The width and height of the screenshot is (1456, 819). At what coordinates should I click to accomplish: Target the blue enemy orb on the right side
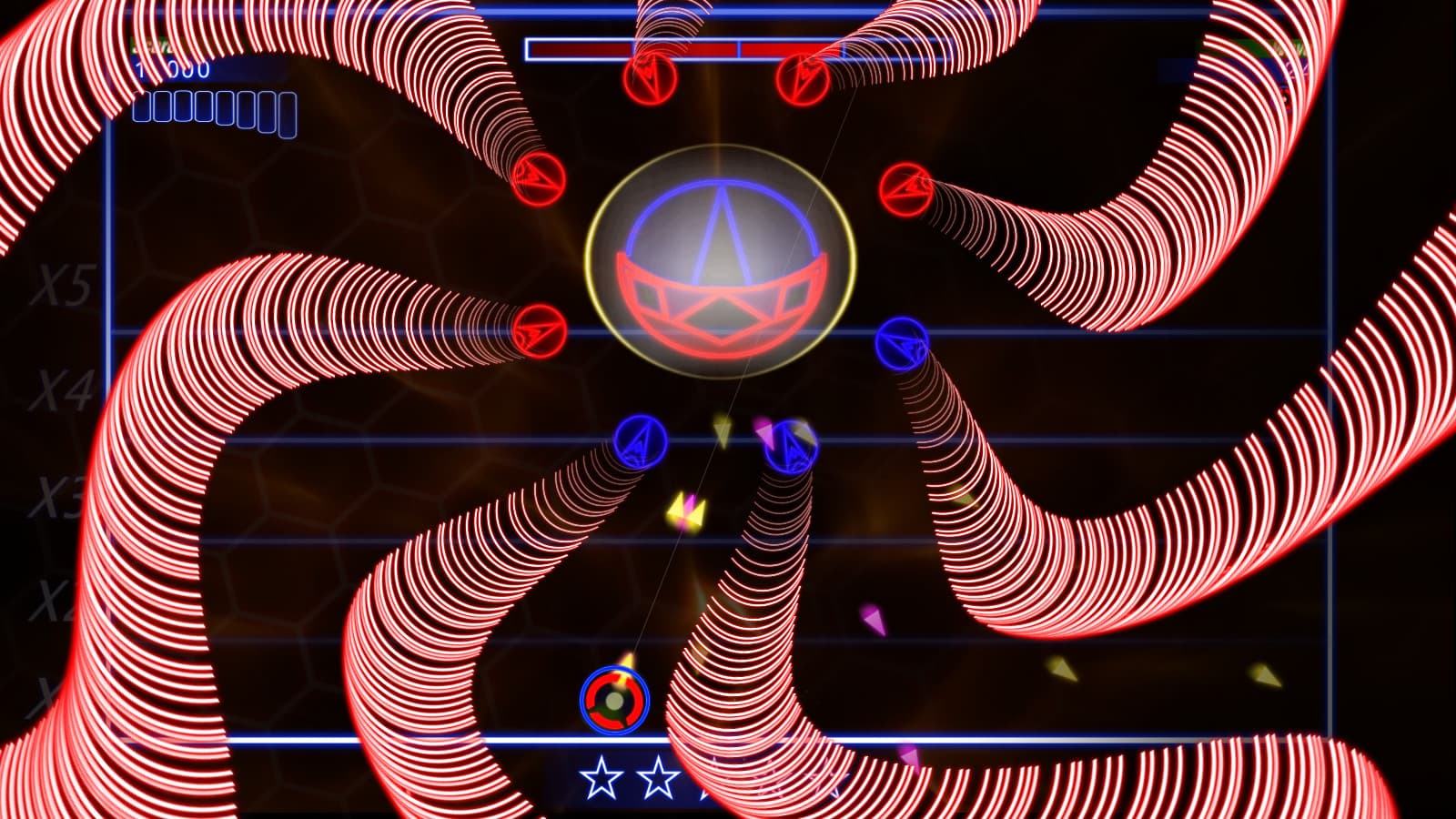902,341
